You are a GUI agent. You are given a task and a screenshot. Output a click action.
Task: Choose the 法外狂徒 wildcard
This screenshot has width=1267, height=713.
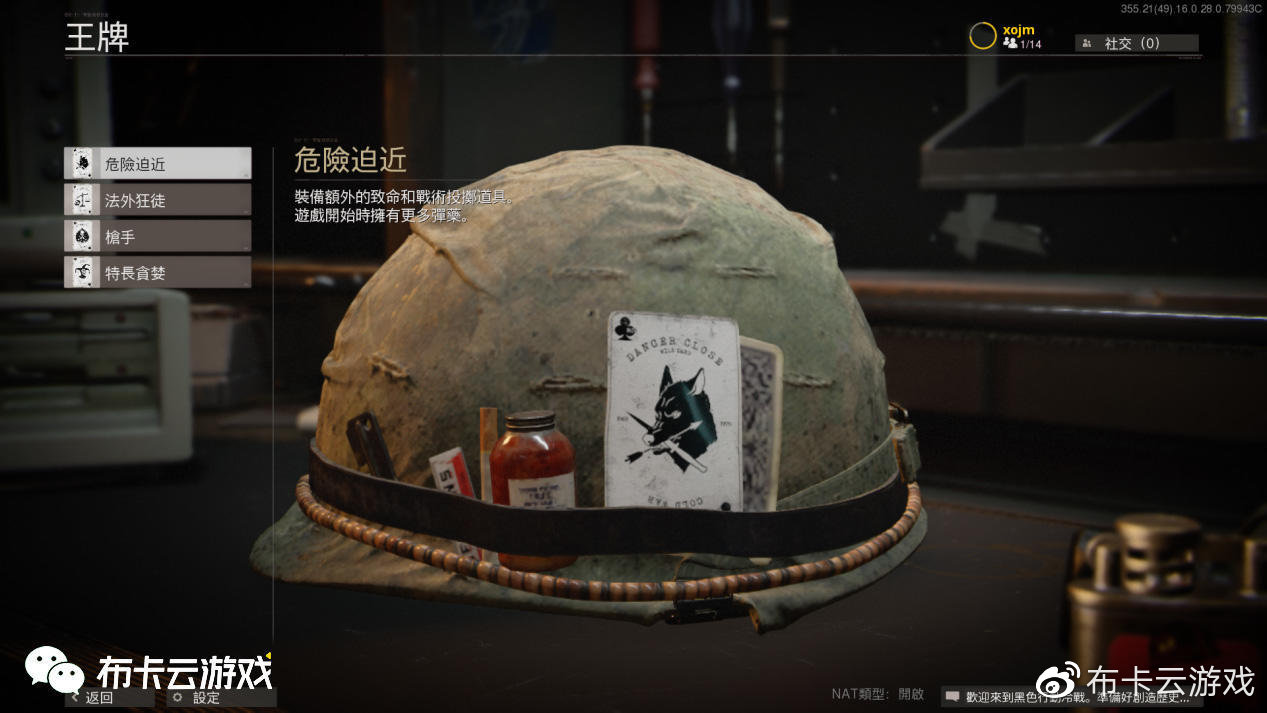(x=157, y=200)
